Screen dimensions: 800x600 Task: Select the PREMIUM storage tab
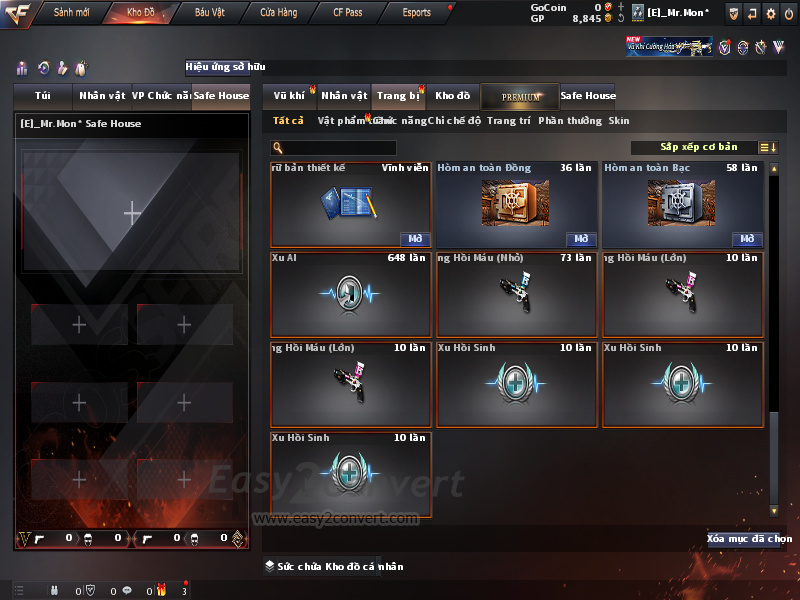tap(520, 96)
